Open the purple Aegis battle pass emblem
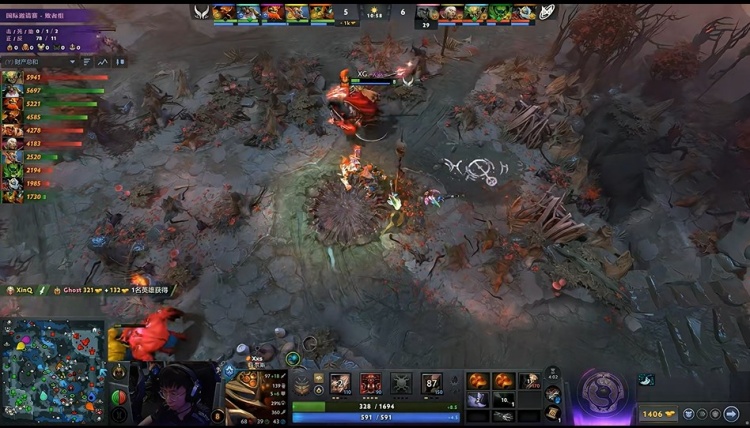 (x=603, y=389)
